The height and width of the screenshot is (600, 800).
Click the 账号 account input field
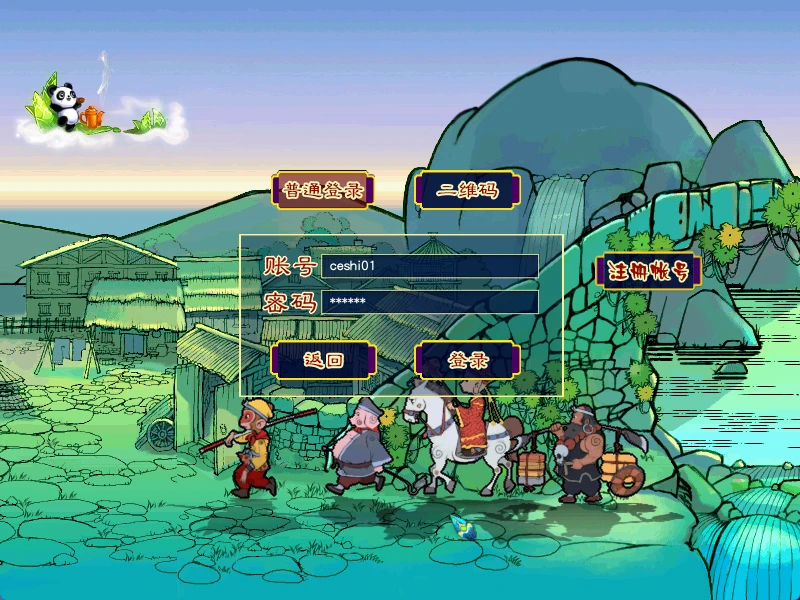pyautogui.click(x=429, y=266)
